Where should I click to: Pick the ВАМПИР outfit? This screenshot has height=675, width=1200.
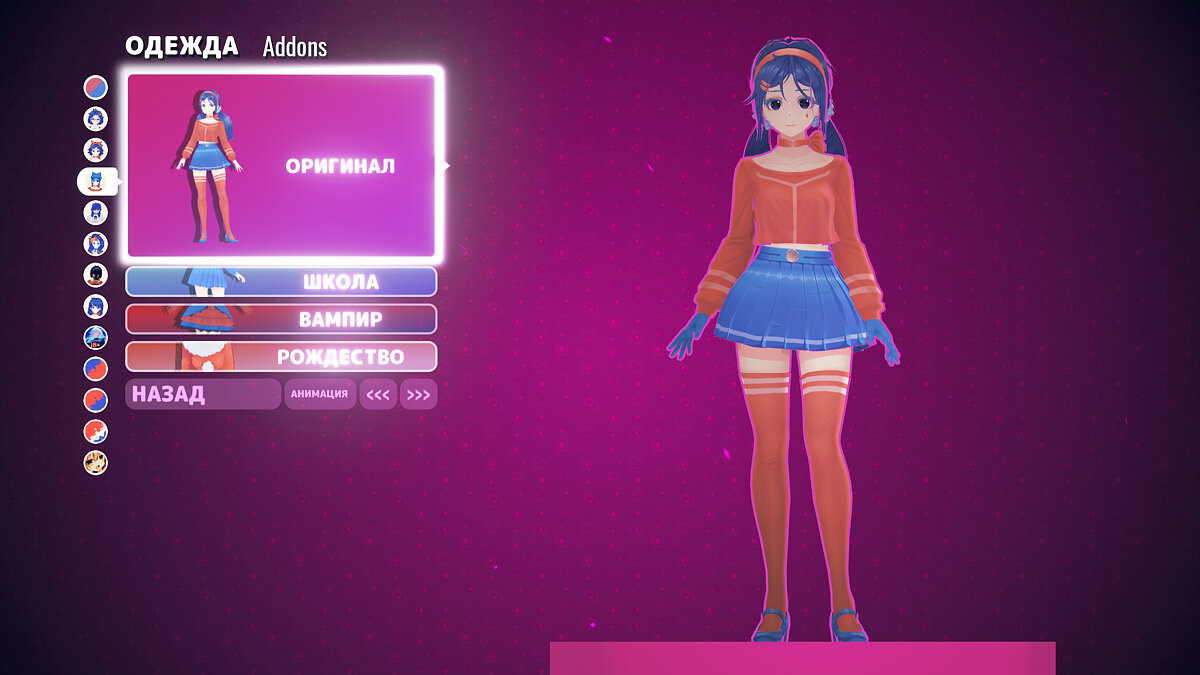pos(281,319)
